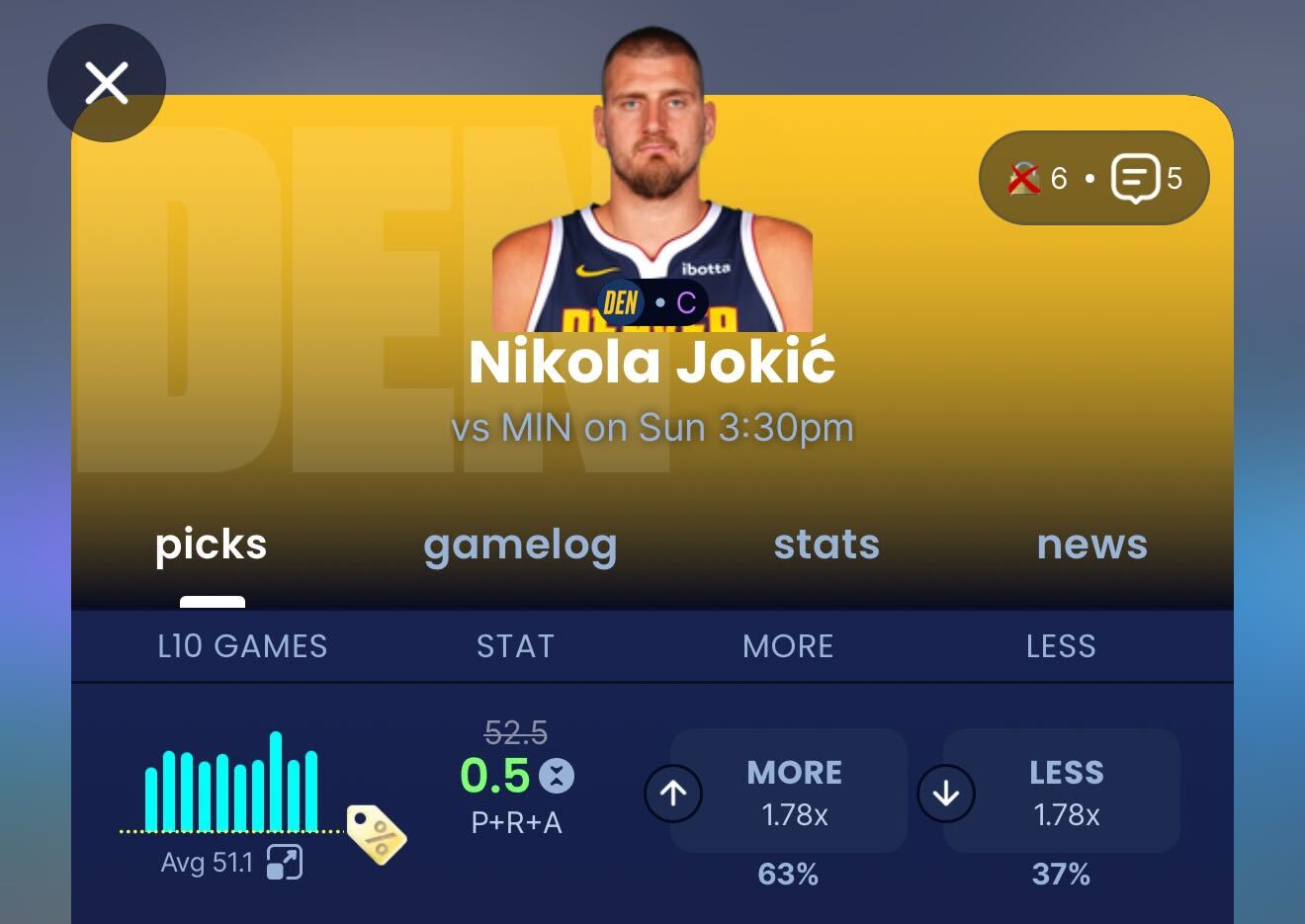
Task: Show the news tab
Action: click(x=1091, y=545)
